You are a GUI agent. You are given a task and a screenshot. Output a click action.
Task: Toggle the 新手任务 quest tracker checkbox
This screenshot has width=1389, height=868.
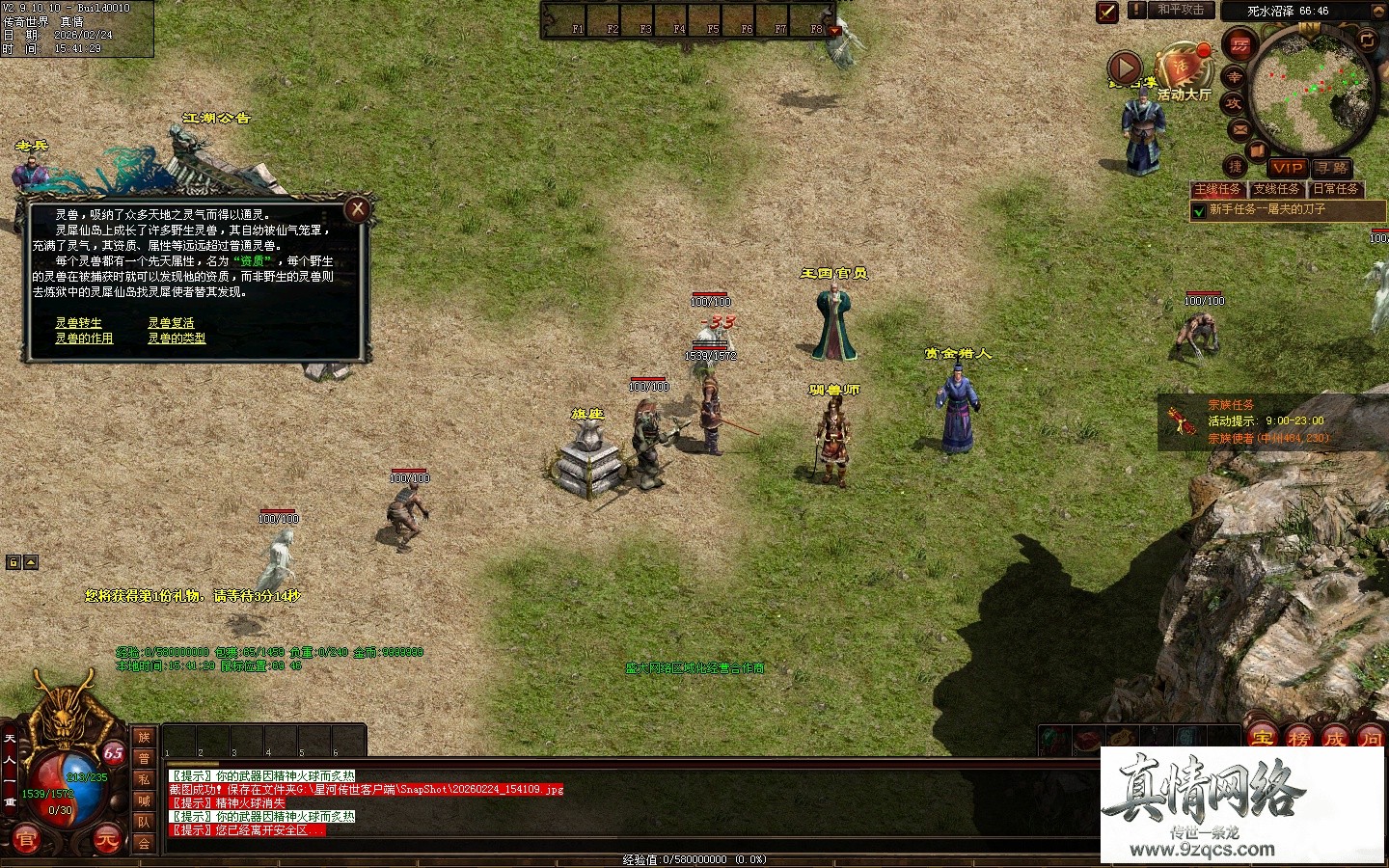1199,210
